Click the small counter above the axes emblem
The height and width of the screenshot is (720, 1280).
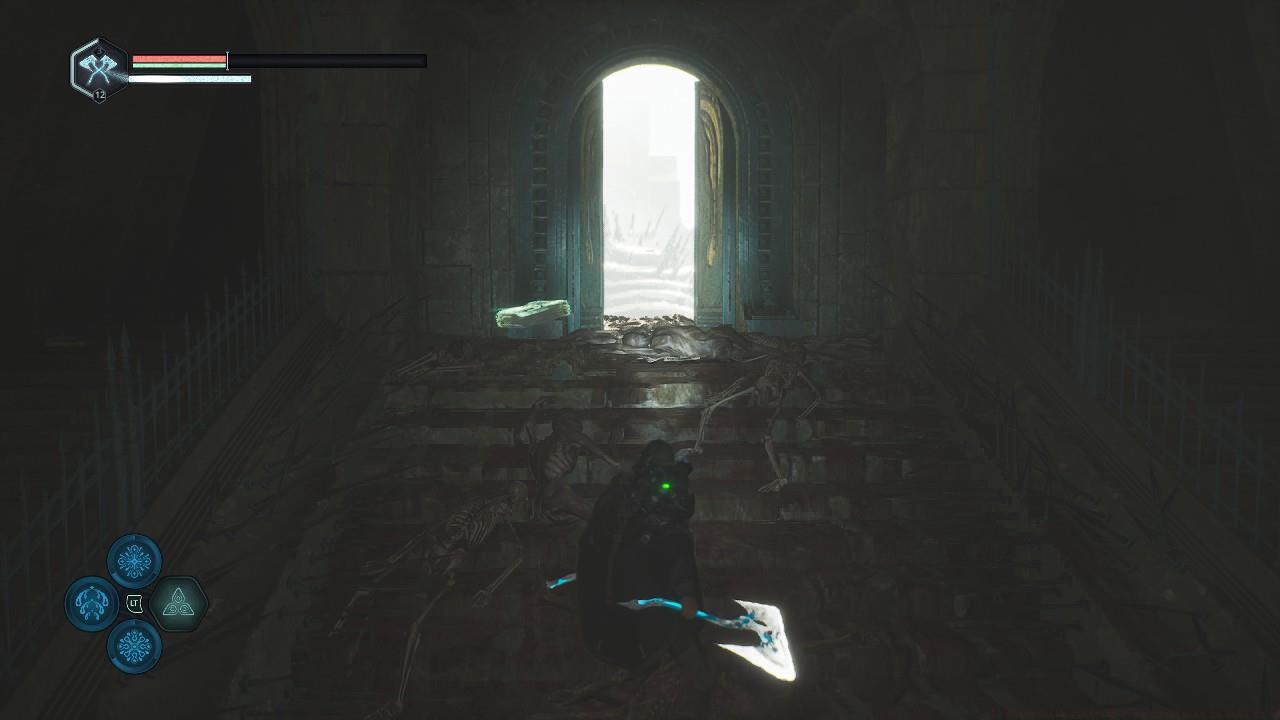(100, 51)
